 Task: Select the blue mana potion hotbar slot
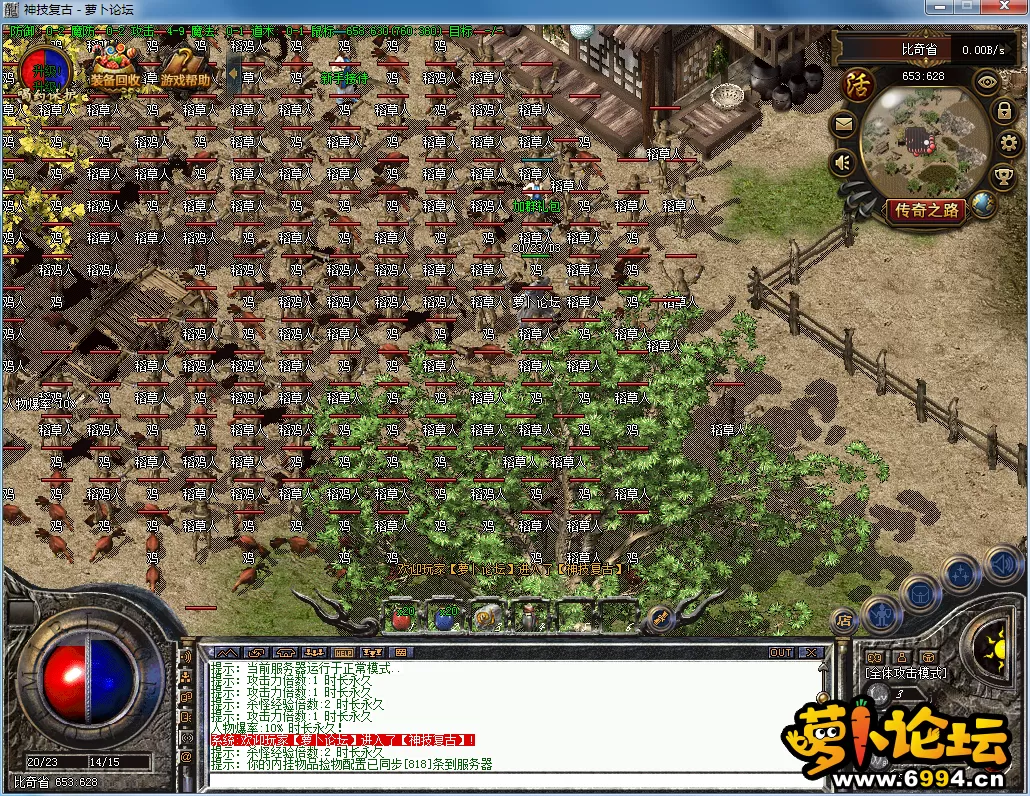pos(444,617)
